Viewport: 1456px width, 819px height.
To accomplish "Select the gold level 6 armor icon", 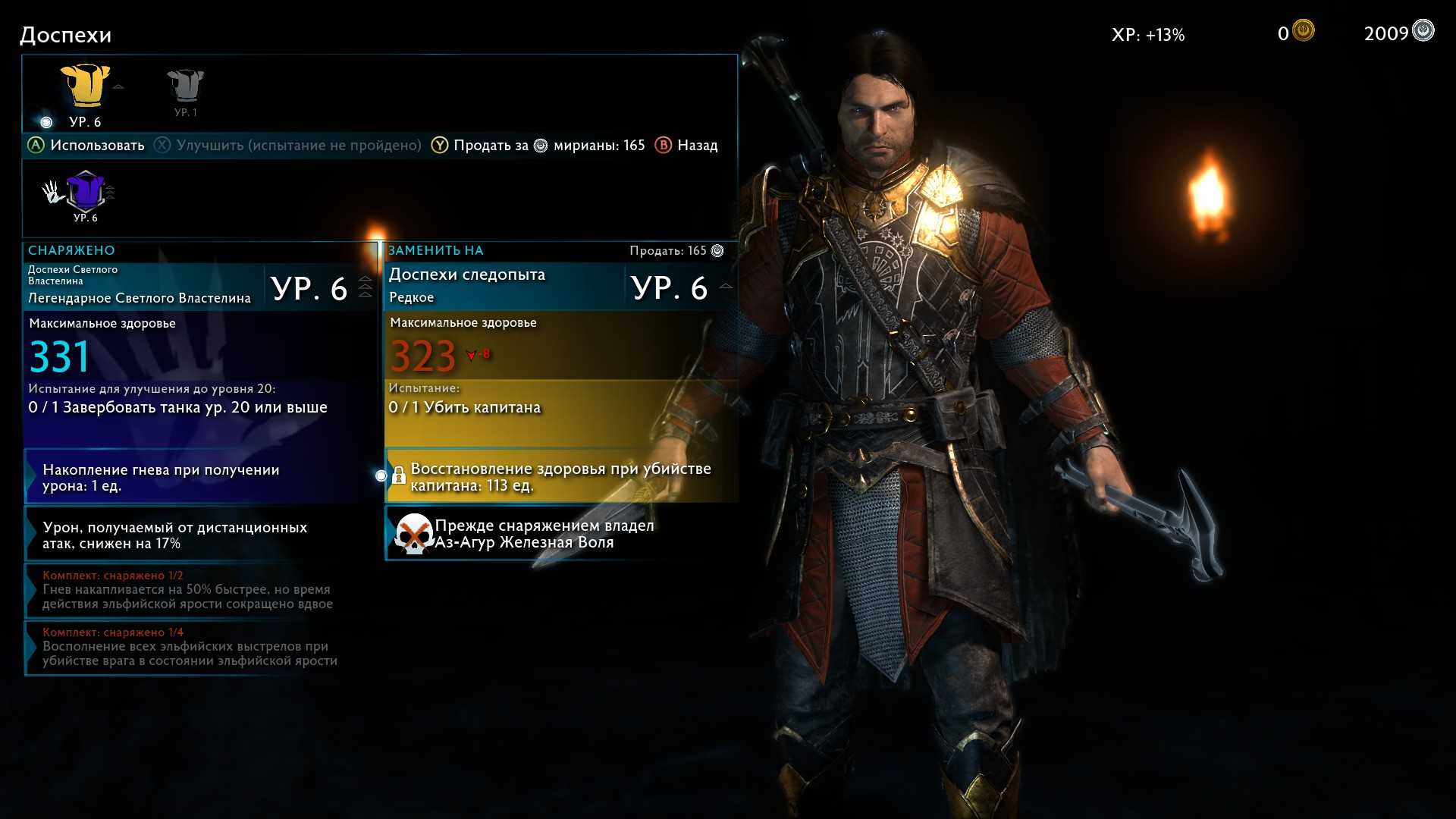I will [85, 86].
